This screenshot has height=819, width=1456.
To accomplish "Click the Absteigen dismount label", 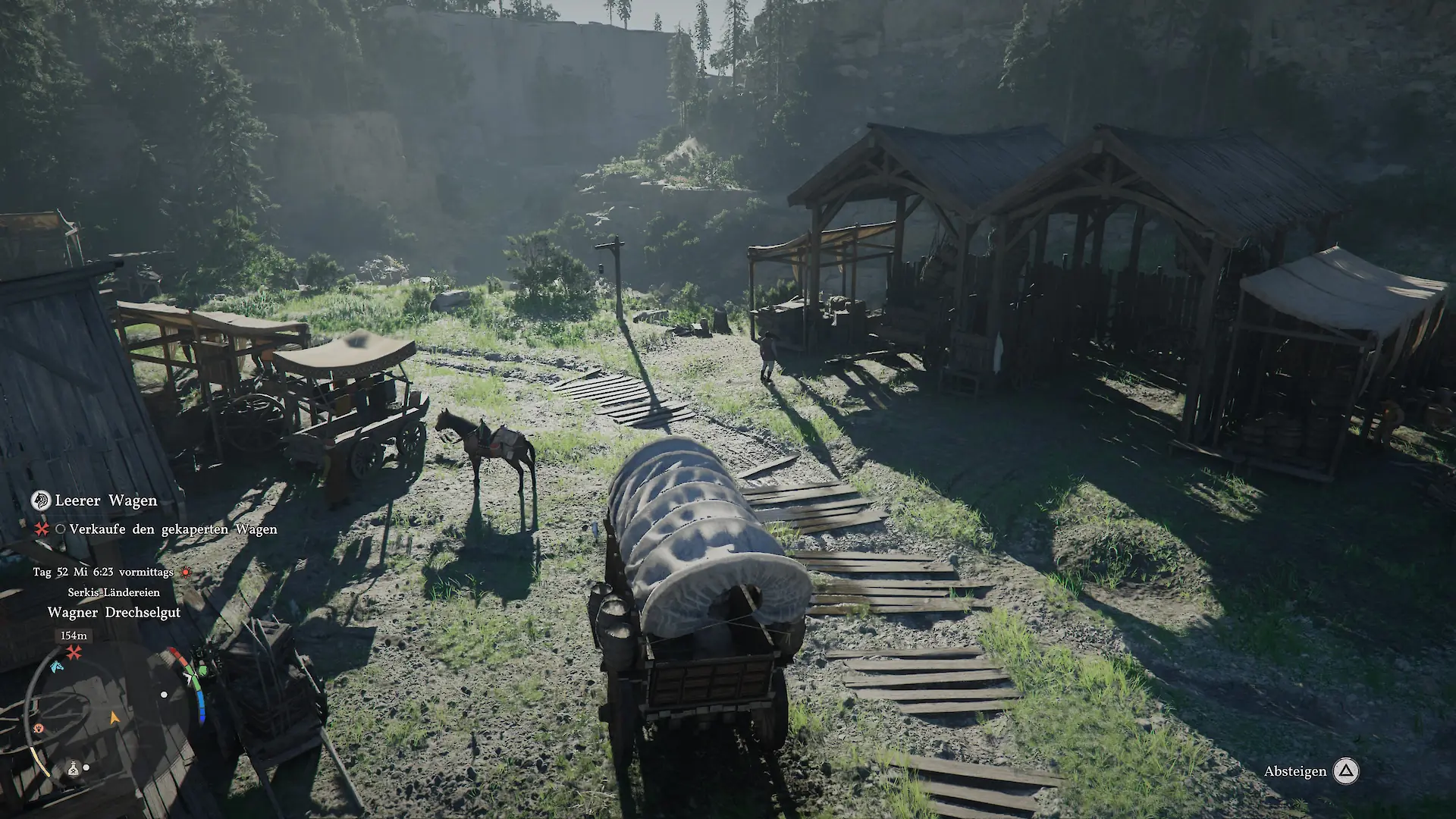I will click(1294, 771).
